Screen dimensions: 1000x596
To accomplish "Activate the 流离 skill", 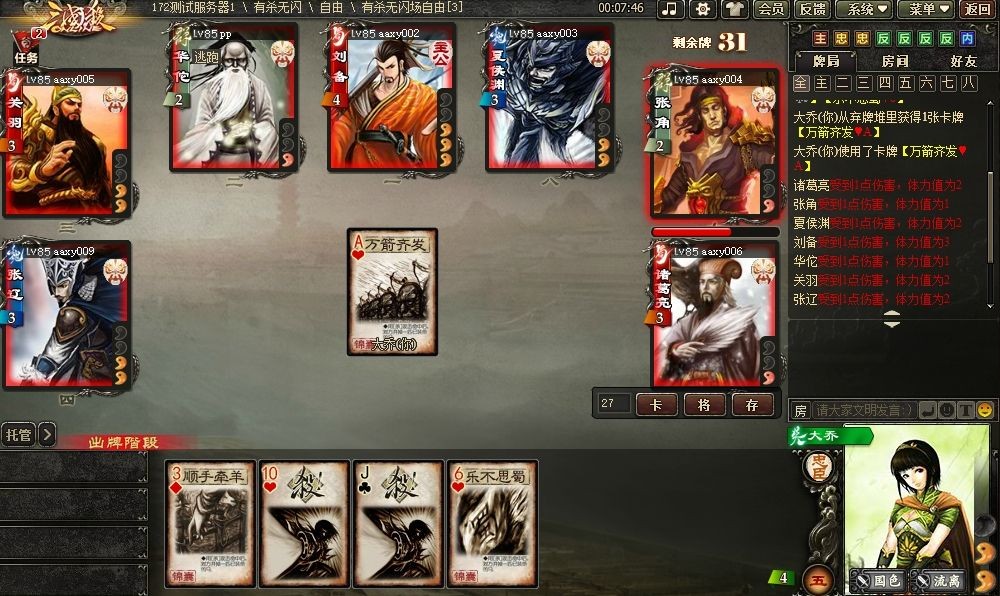I will pos(937,579).
